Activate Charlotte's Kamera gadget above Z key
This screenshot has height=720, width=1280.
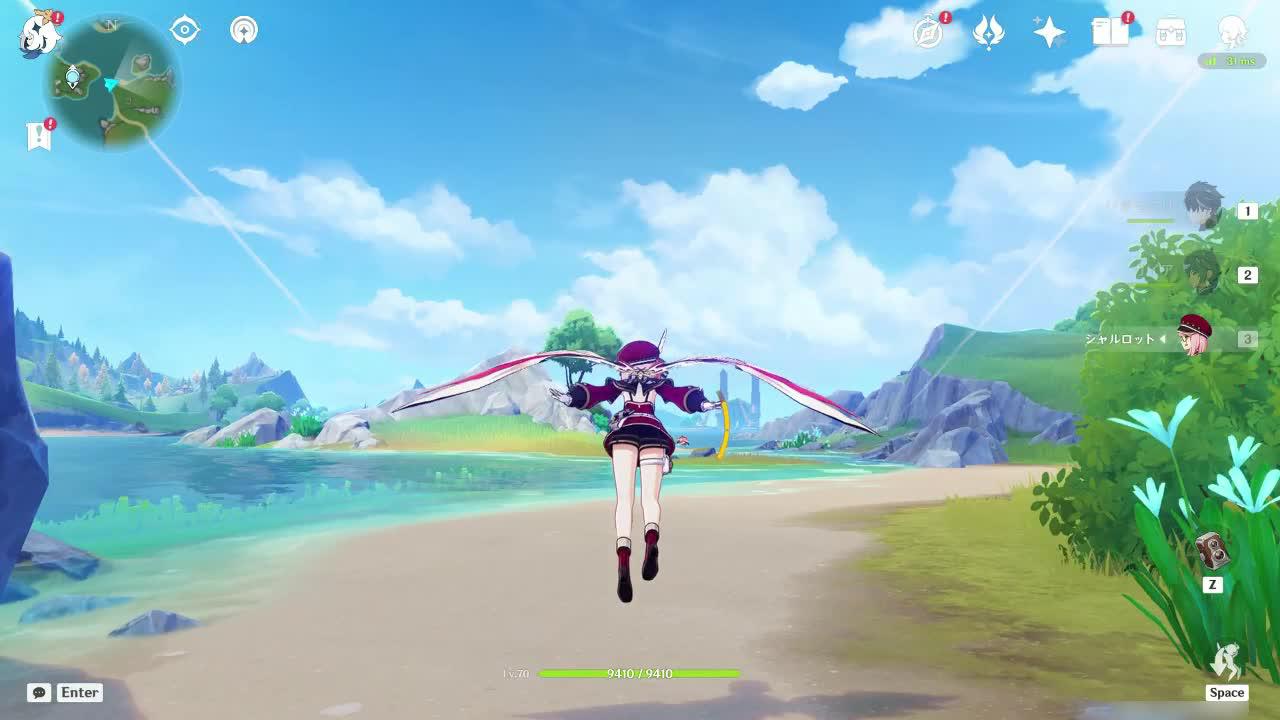pyautogui.click(x=1211, y=551)
